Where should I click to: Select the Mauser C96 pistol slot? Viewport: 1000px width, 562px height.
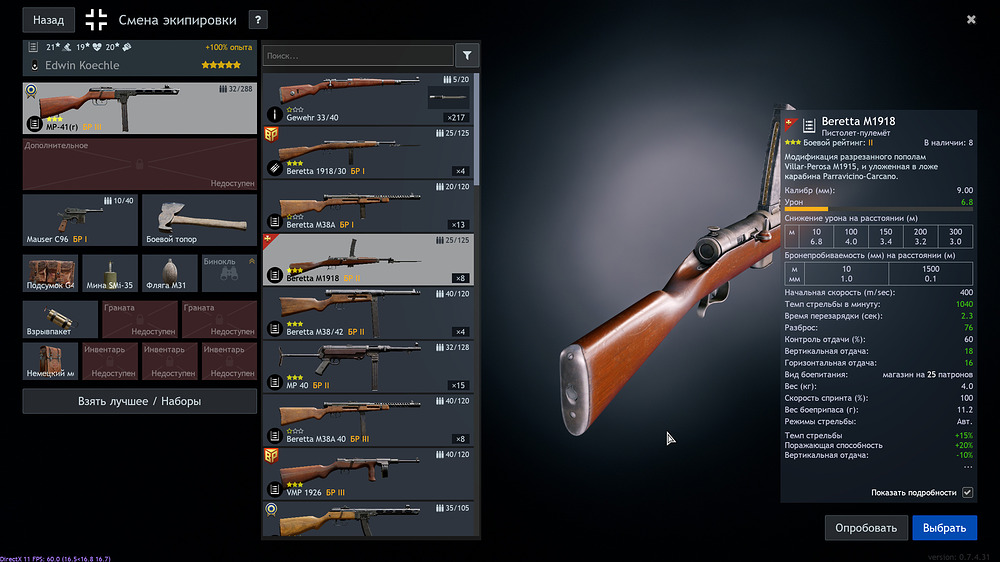(80, 220)
